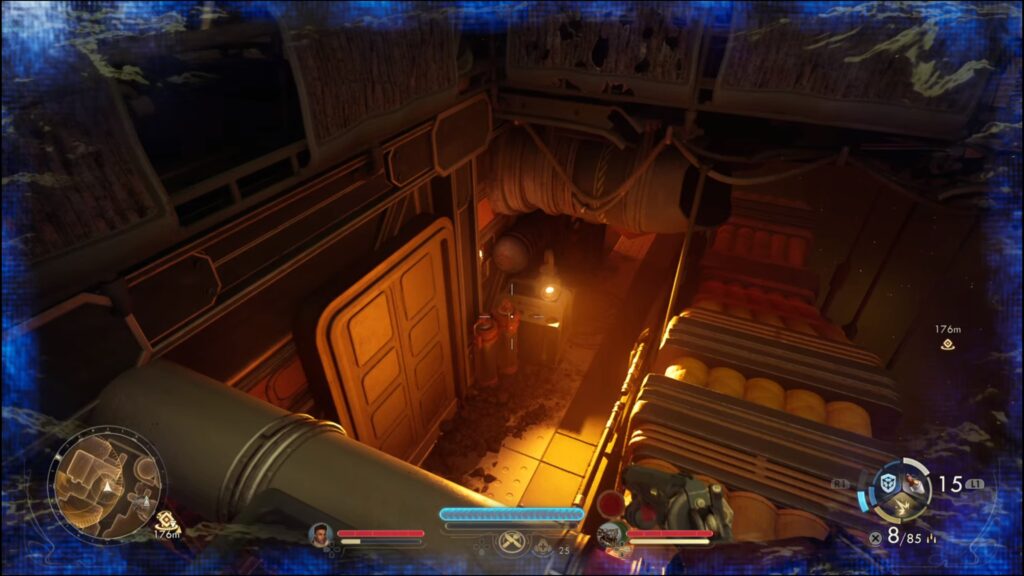Open the circular minimap
1024x576 pixels.
coord(106,486)
